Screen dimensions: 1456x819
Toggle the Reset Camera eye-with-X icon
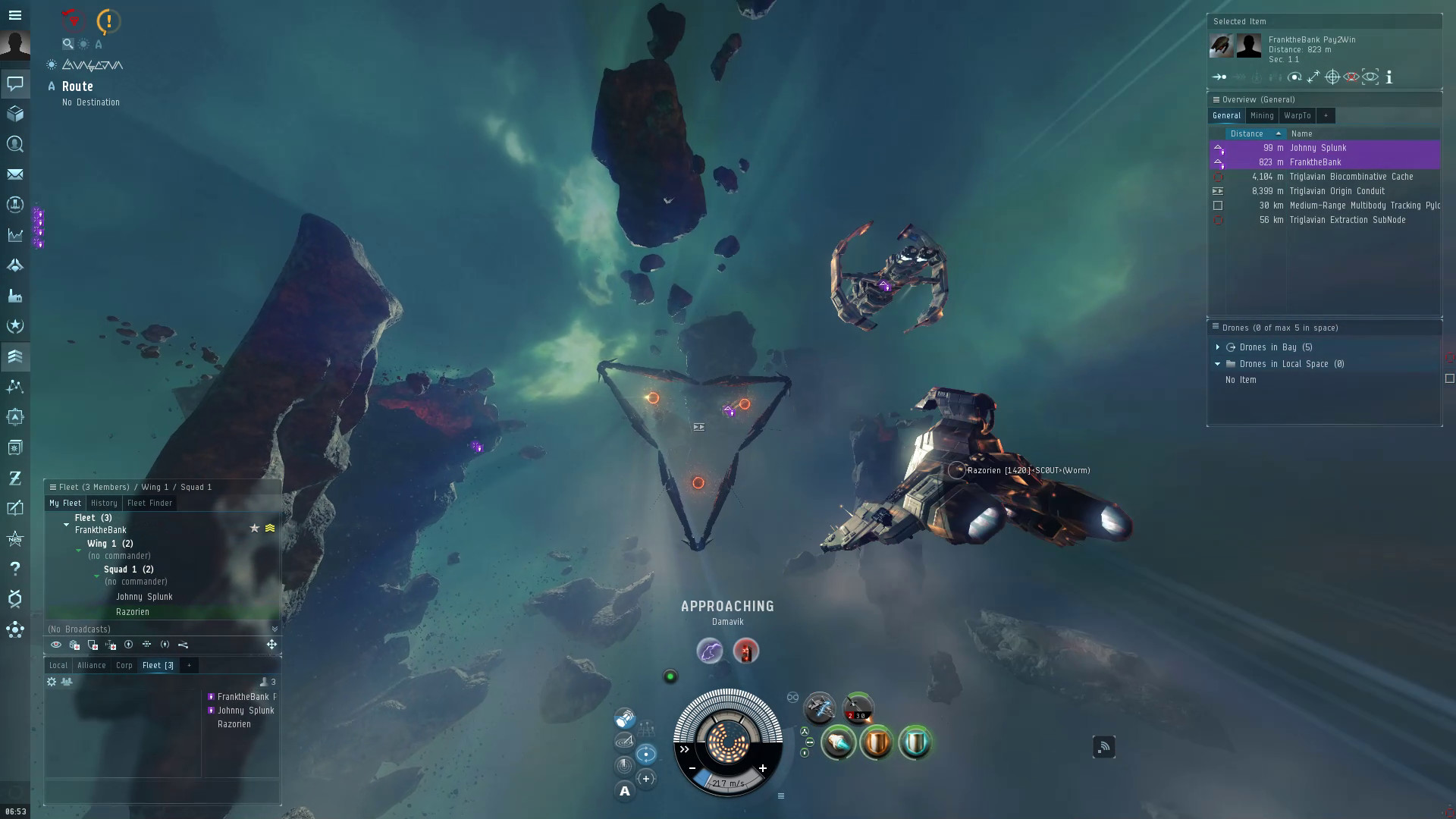[x=1351, y=77]
